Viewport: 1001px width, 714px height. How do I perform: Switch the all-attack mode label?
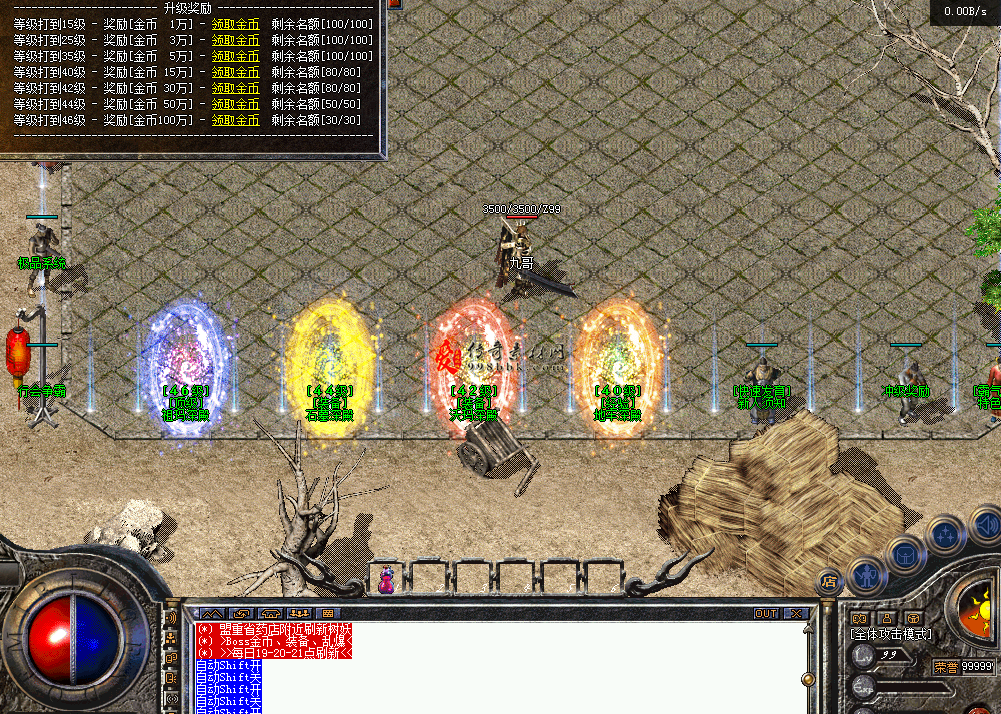890,634
